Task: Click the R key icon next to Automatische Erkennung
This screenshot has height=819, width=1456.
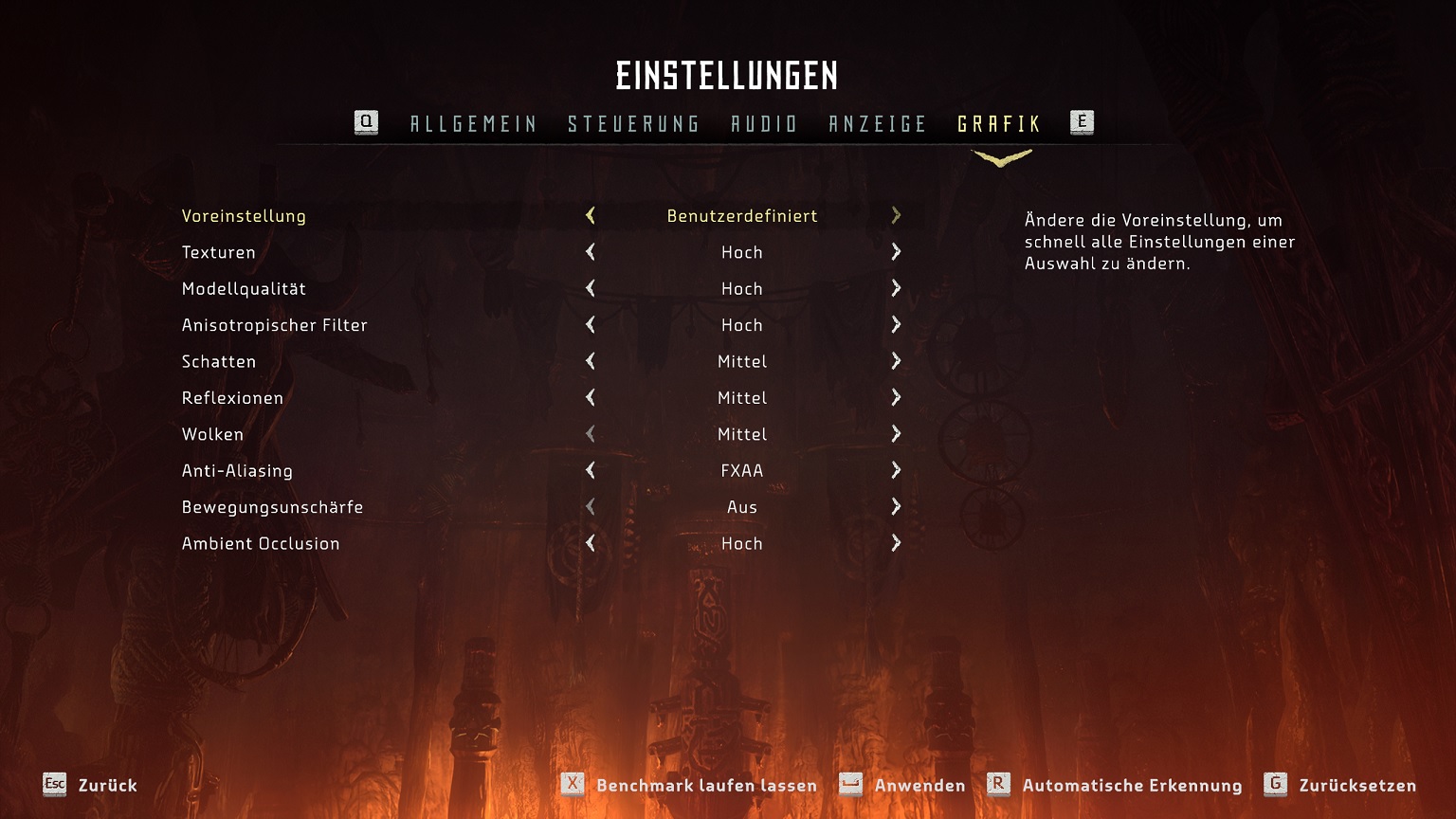Action: (996, 785)
